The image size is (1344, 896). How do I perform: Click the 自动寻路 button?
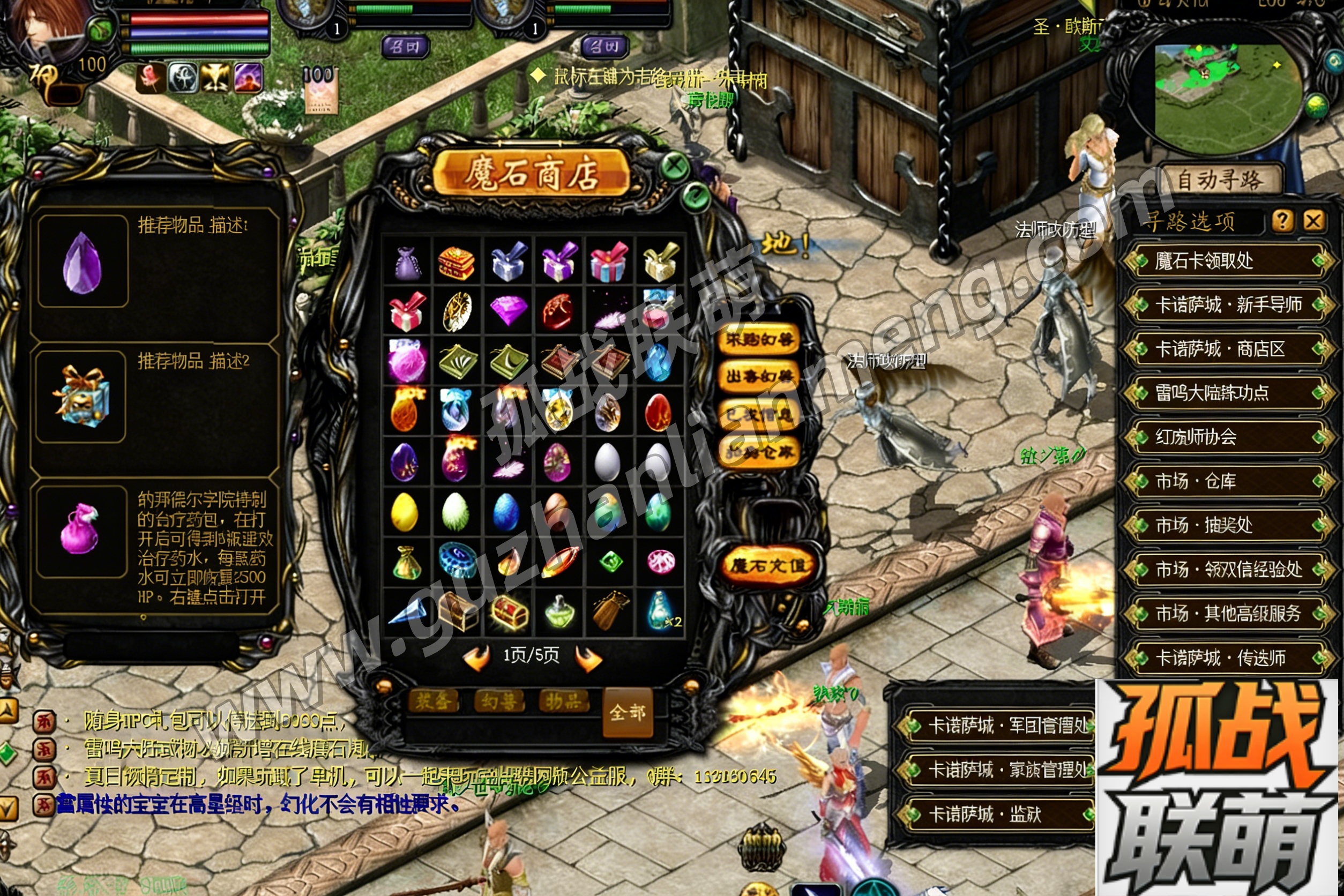click(1220, 180)
